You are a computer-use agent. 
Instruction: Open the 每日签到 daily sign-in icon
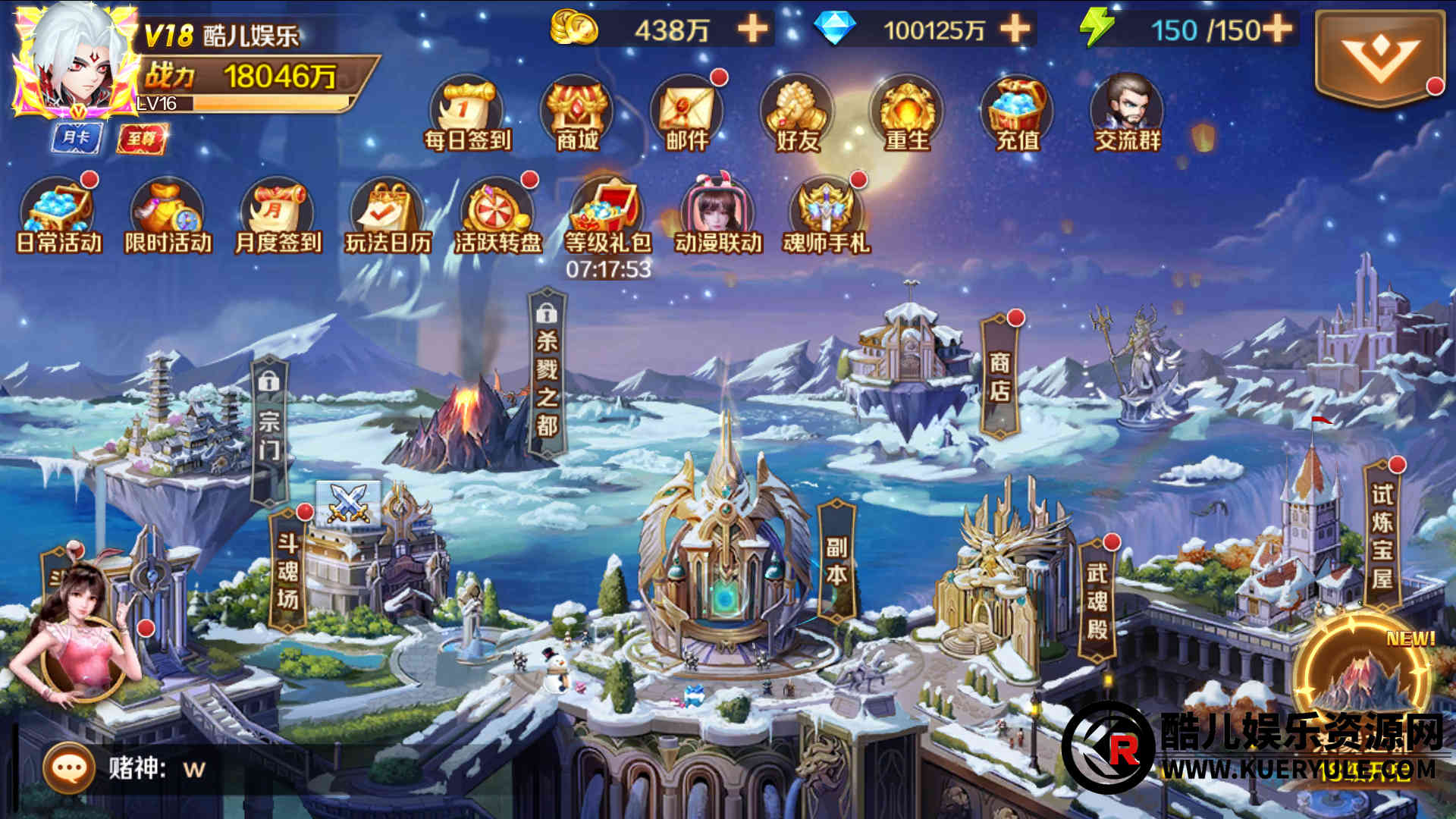(466, 114)
